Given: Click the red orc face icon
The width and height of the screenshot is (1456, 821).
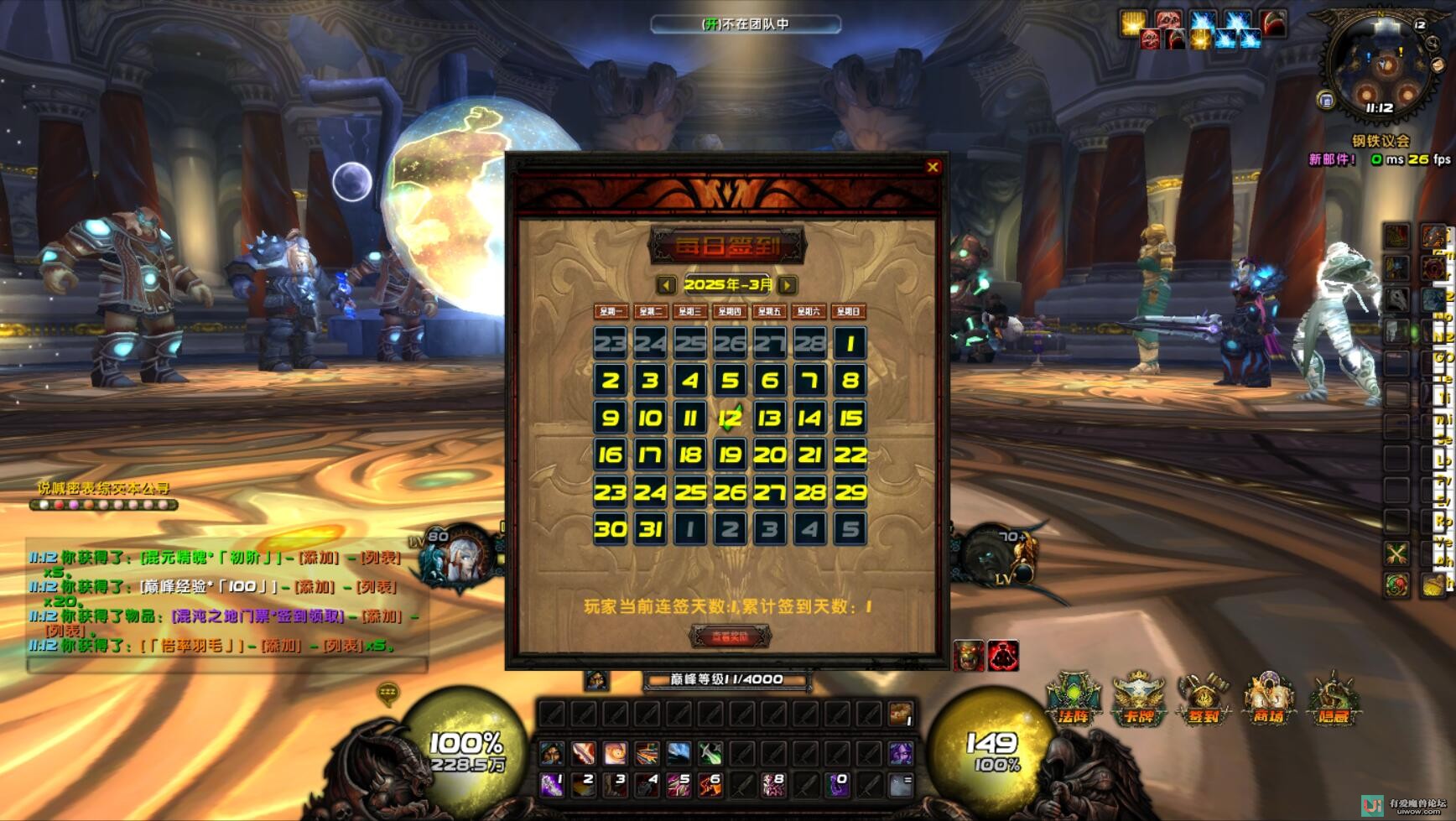Looking at the screenshot, I should [x=970, y=655].
